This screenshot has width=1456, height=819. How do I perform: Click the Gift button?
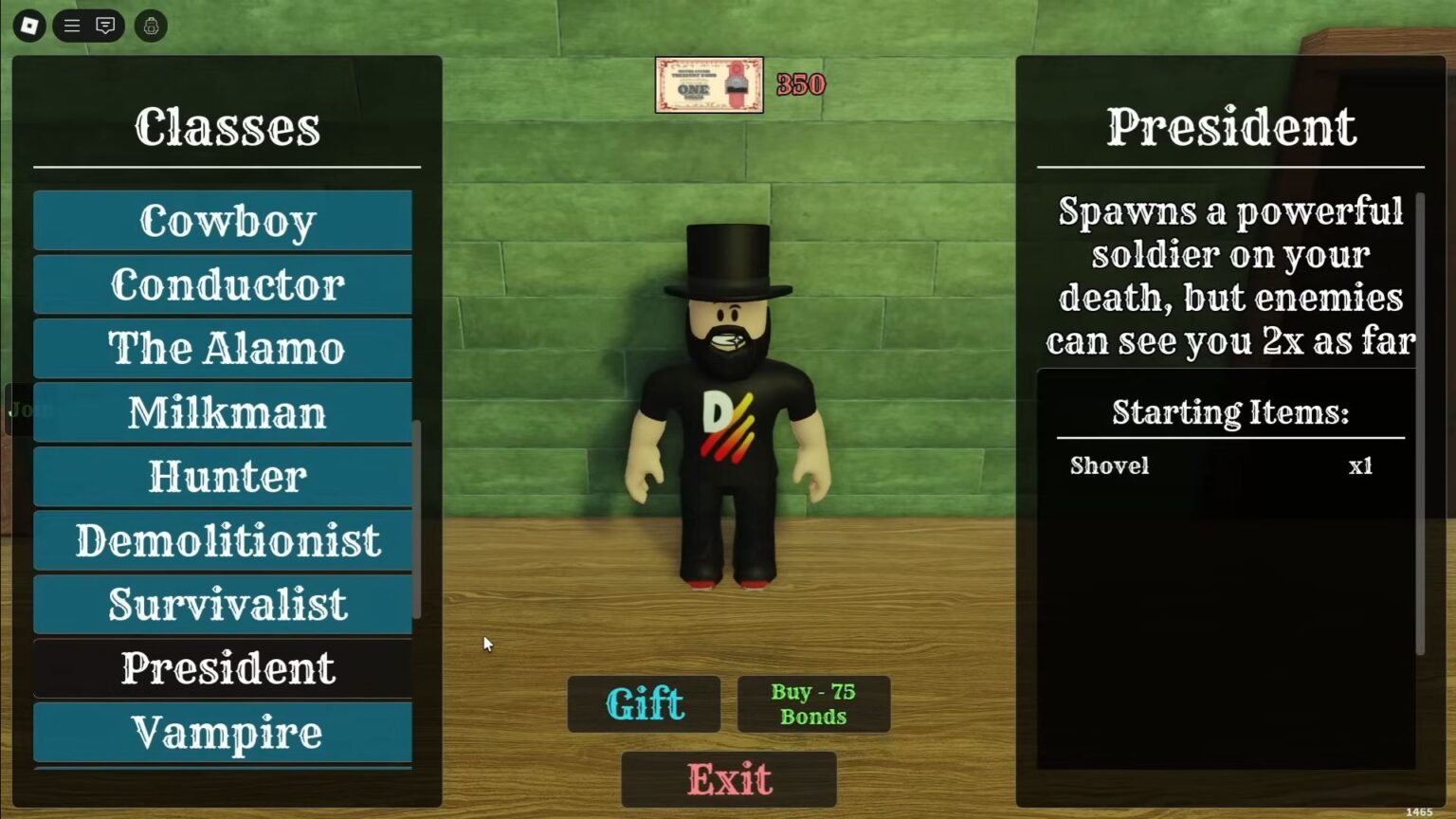(x=644, y=703)
